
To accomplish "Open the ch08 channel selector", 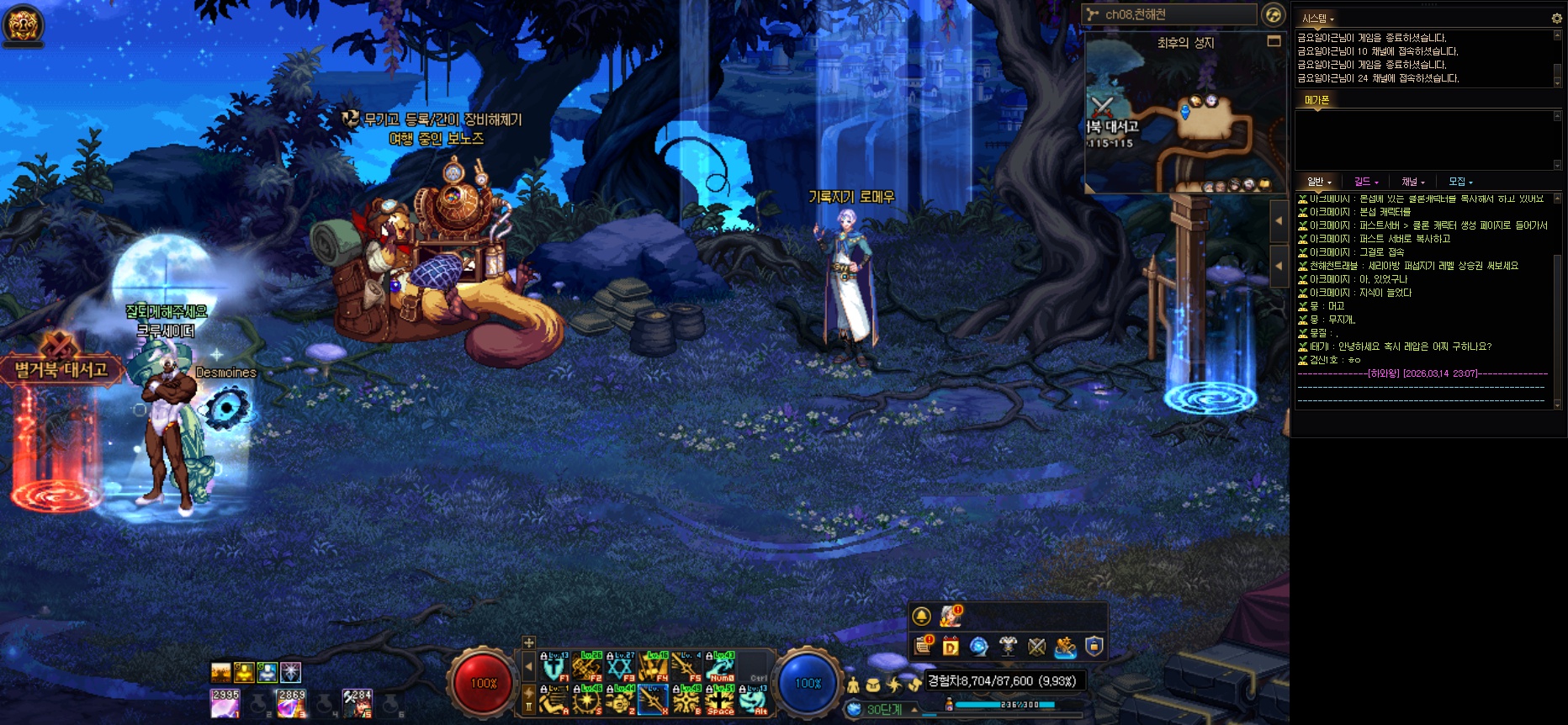I will pyautogui.click(x=1169, y=14).
